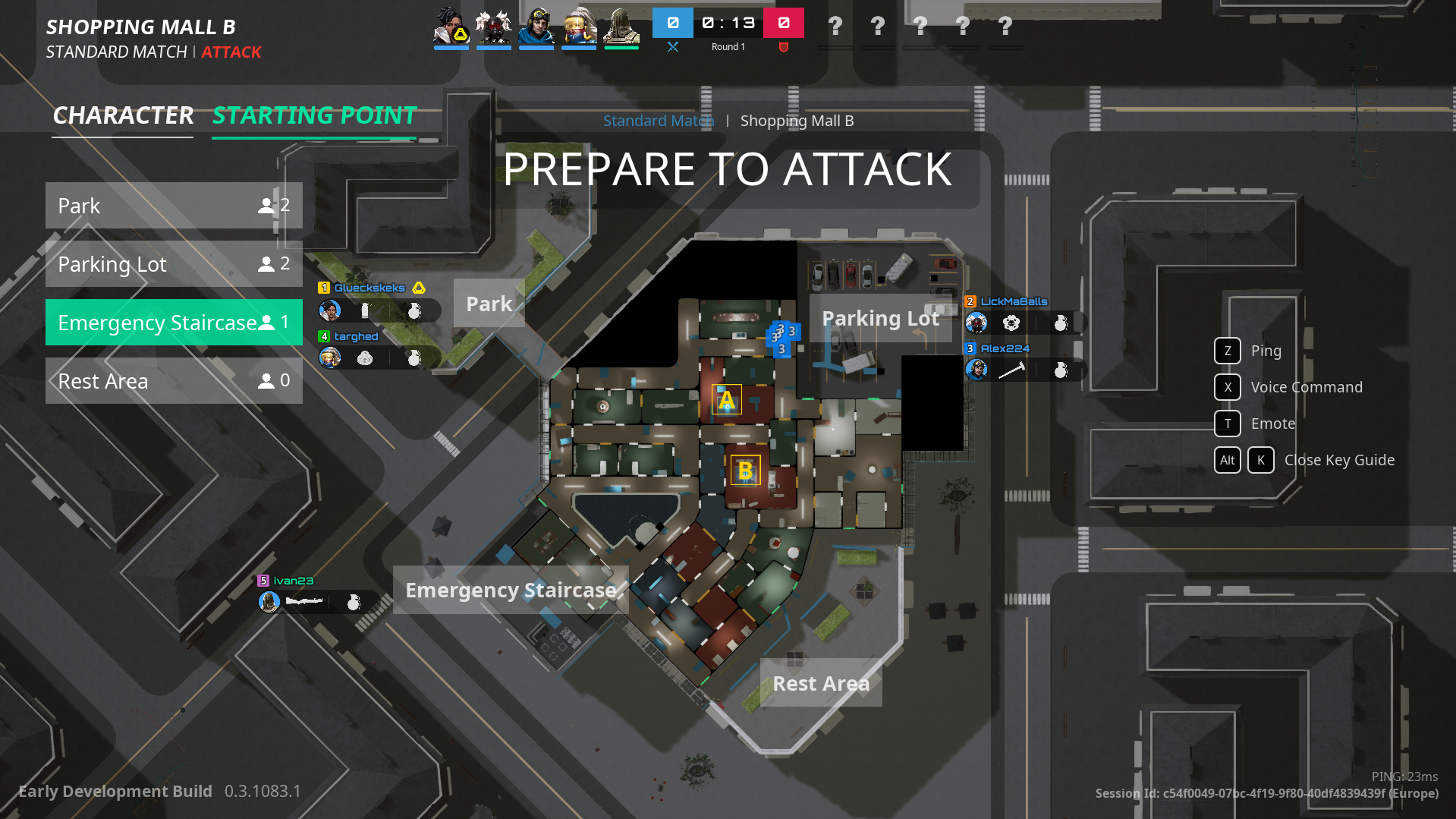
Task: Click the Park label on map
Action: coord(489,304)
